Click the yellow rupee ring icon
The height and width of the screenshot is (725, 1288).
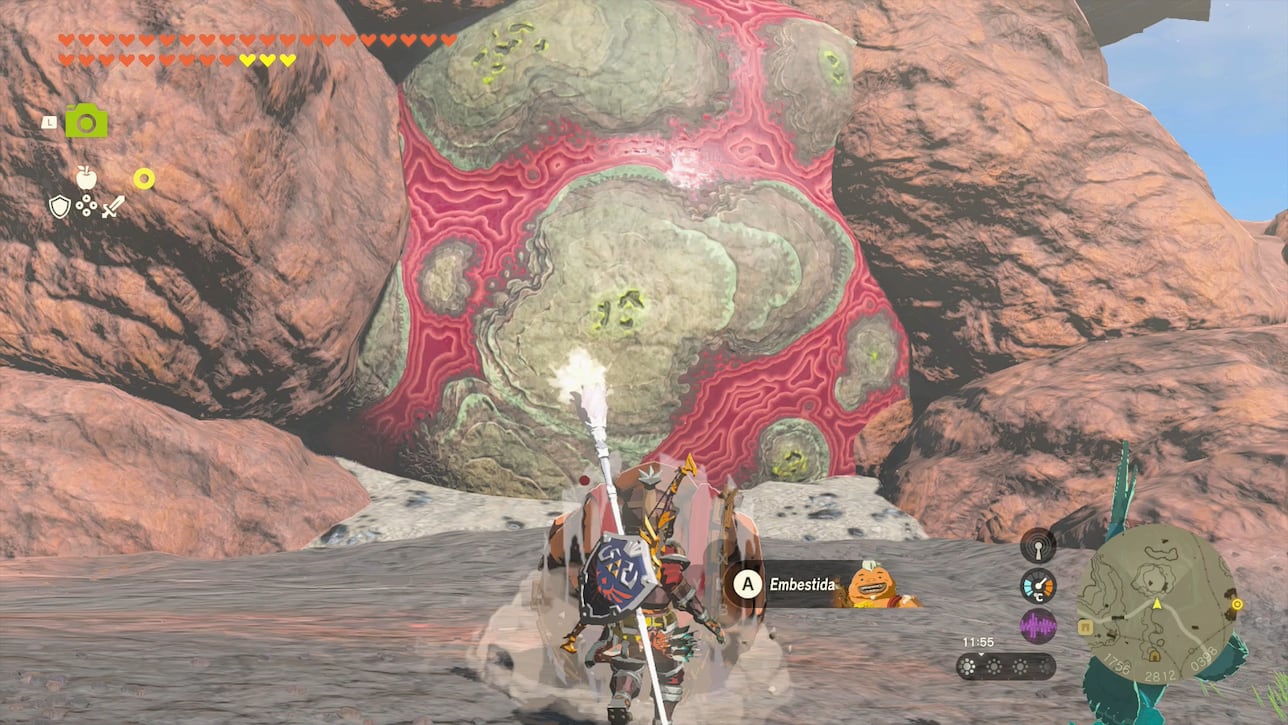click(143, 179)
